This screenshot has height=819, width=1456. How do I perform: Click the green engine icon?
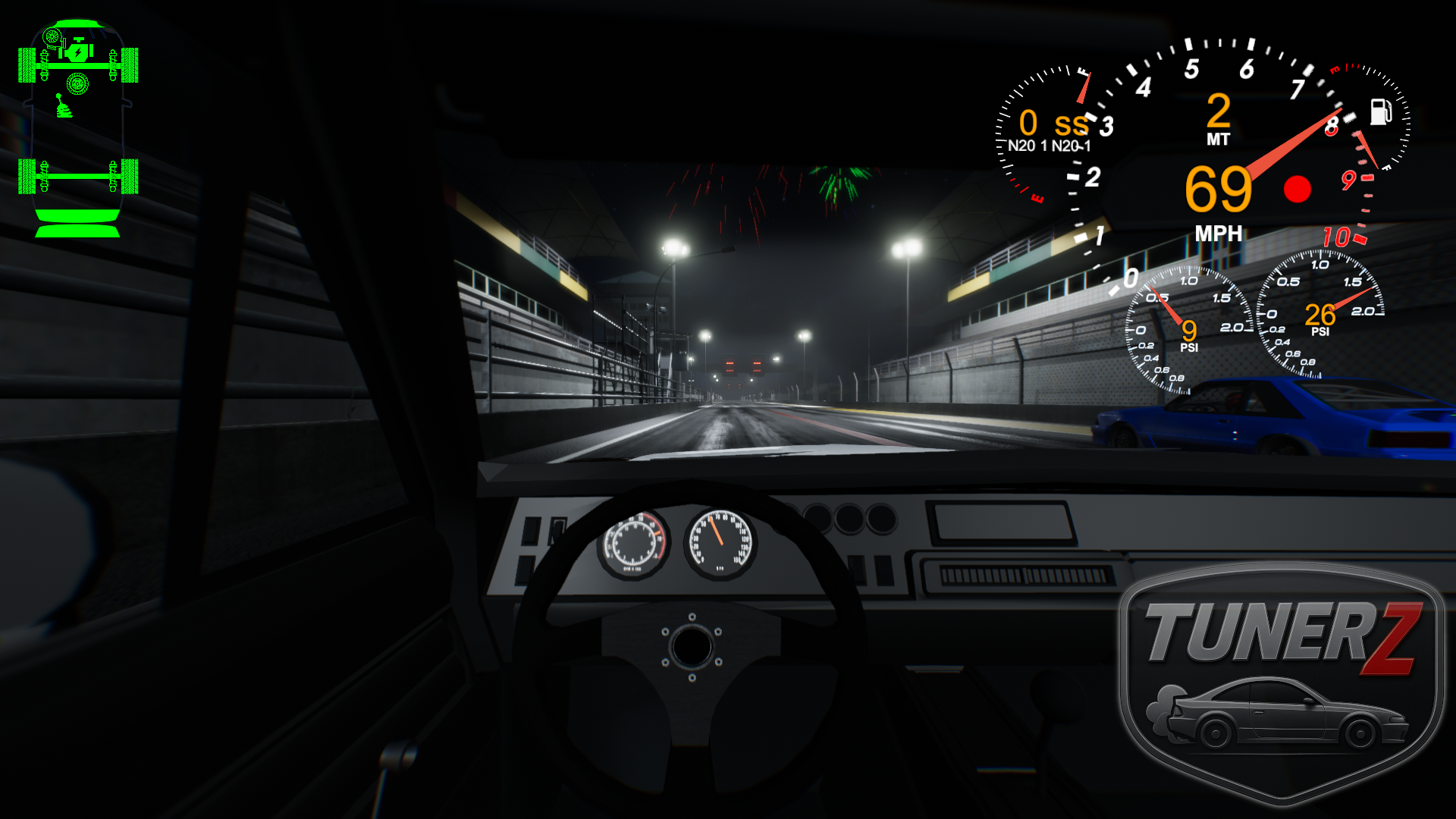(77, 52)
